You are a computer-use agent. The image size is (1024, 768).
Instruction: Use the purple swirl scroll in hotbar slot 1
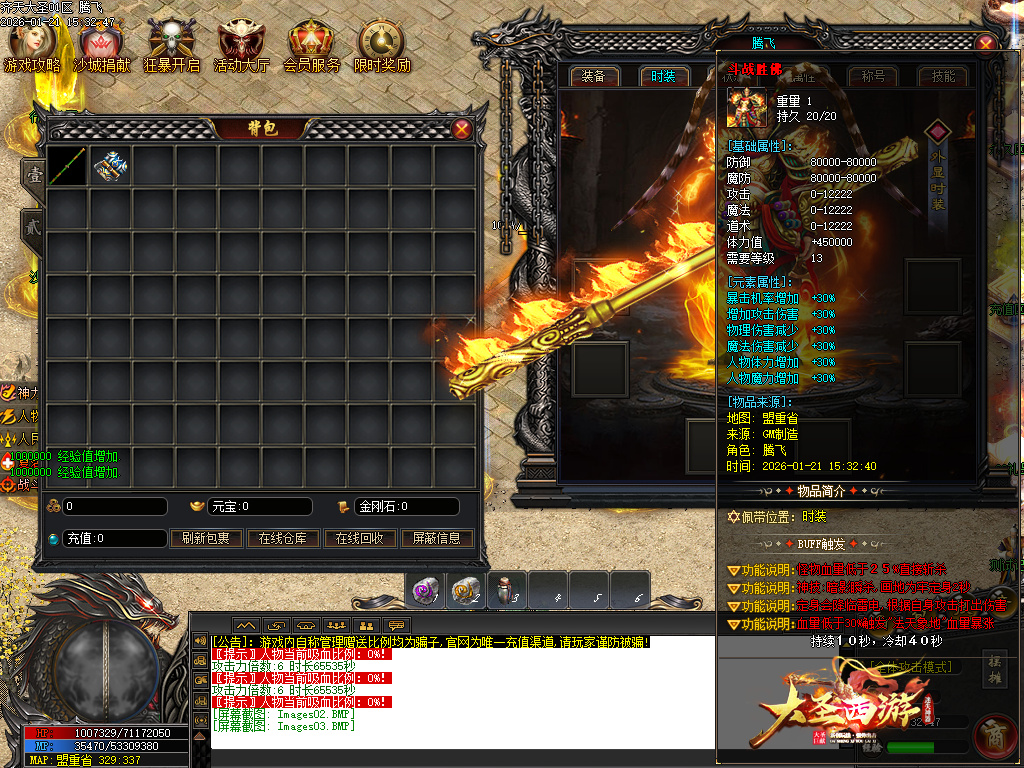(x=425, y=591)
